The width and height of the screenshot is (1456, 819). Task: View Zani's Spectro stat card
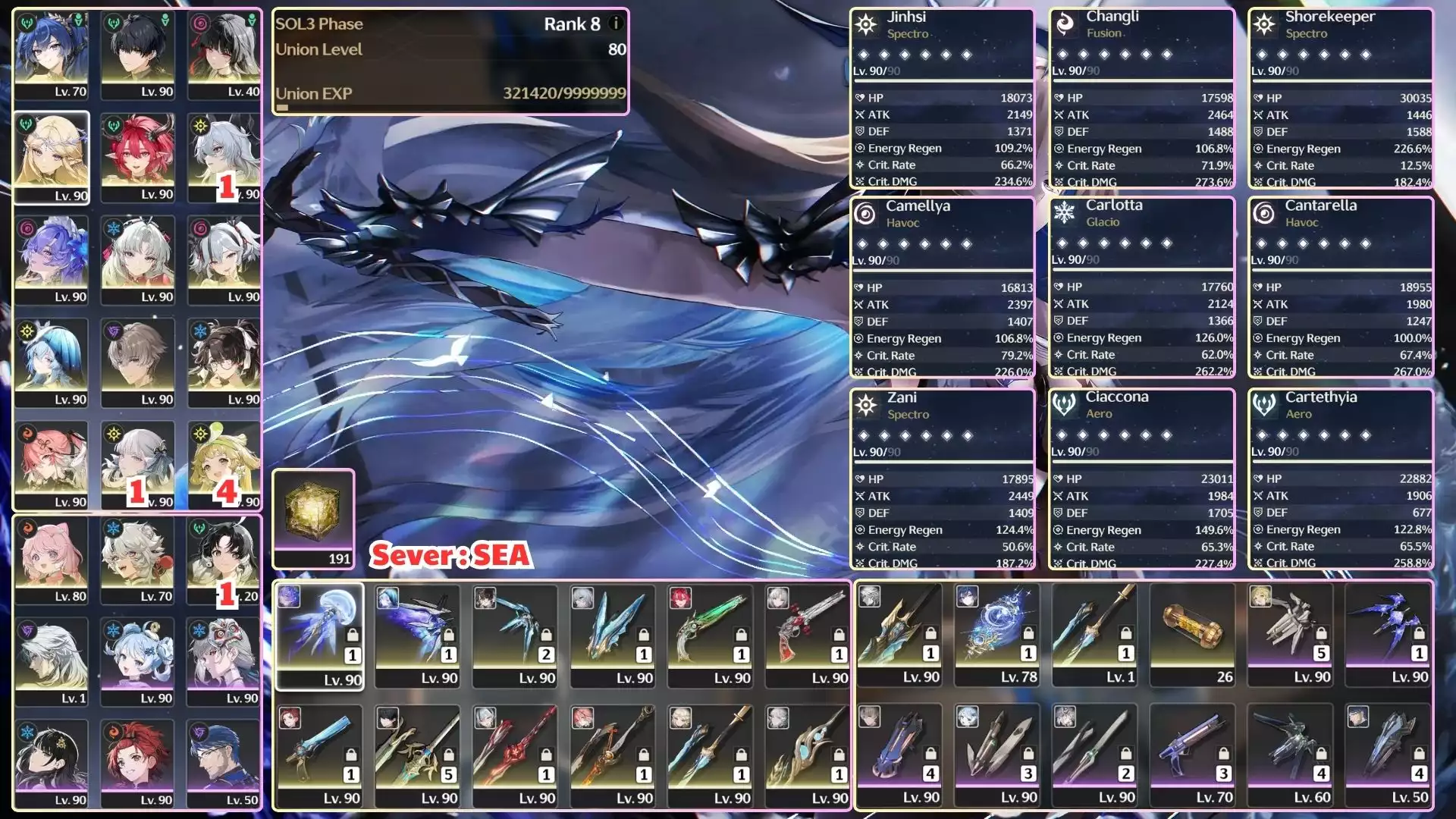click(942, 479)
